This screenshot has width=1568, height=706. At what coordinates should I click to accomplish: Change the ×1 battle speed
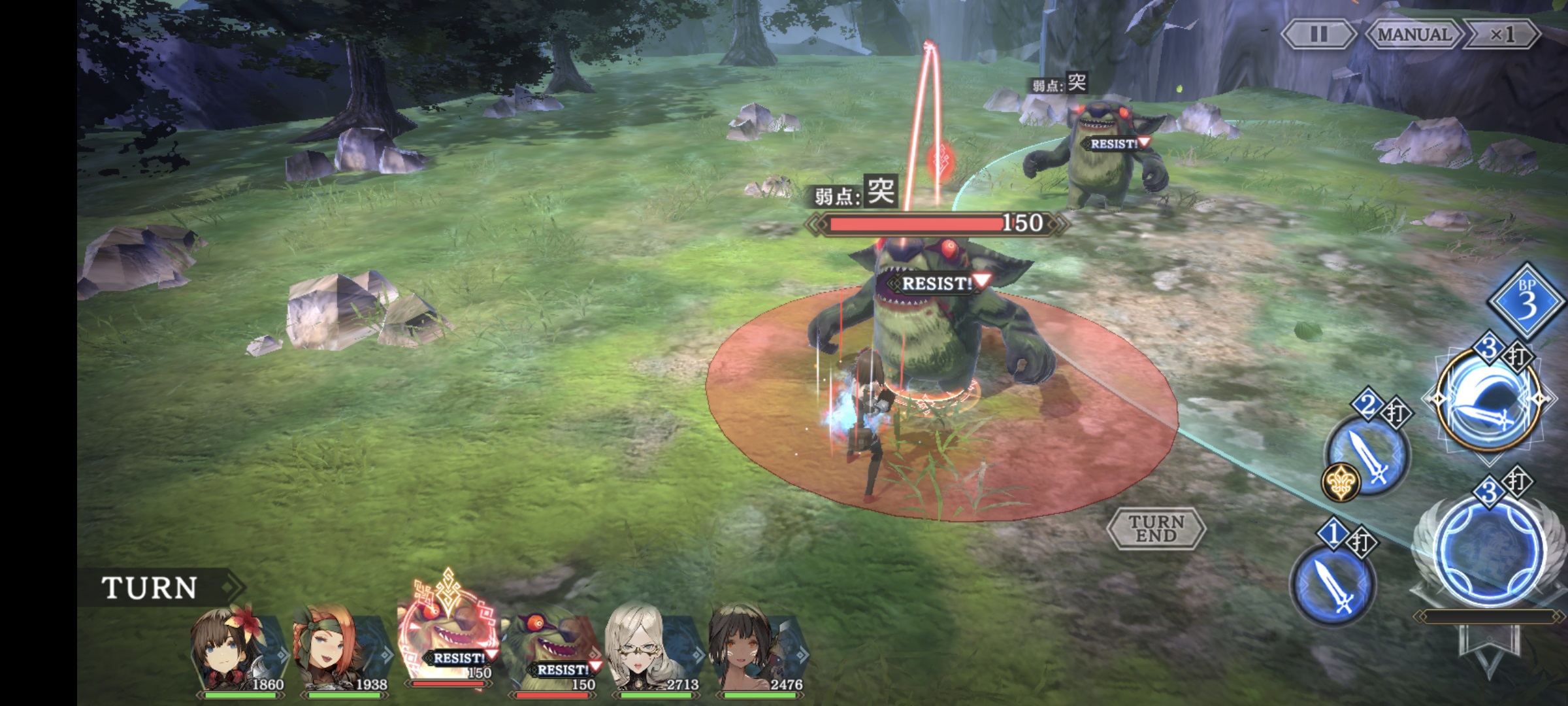[x=1501, y=34]
